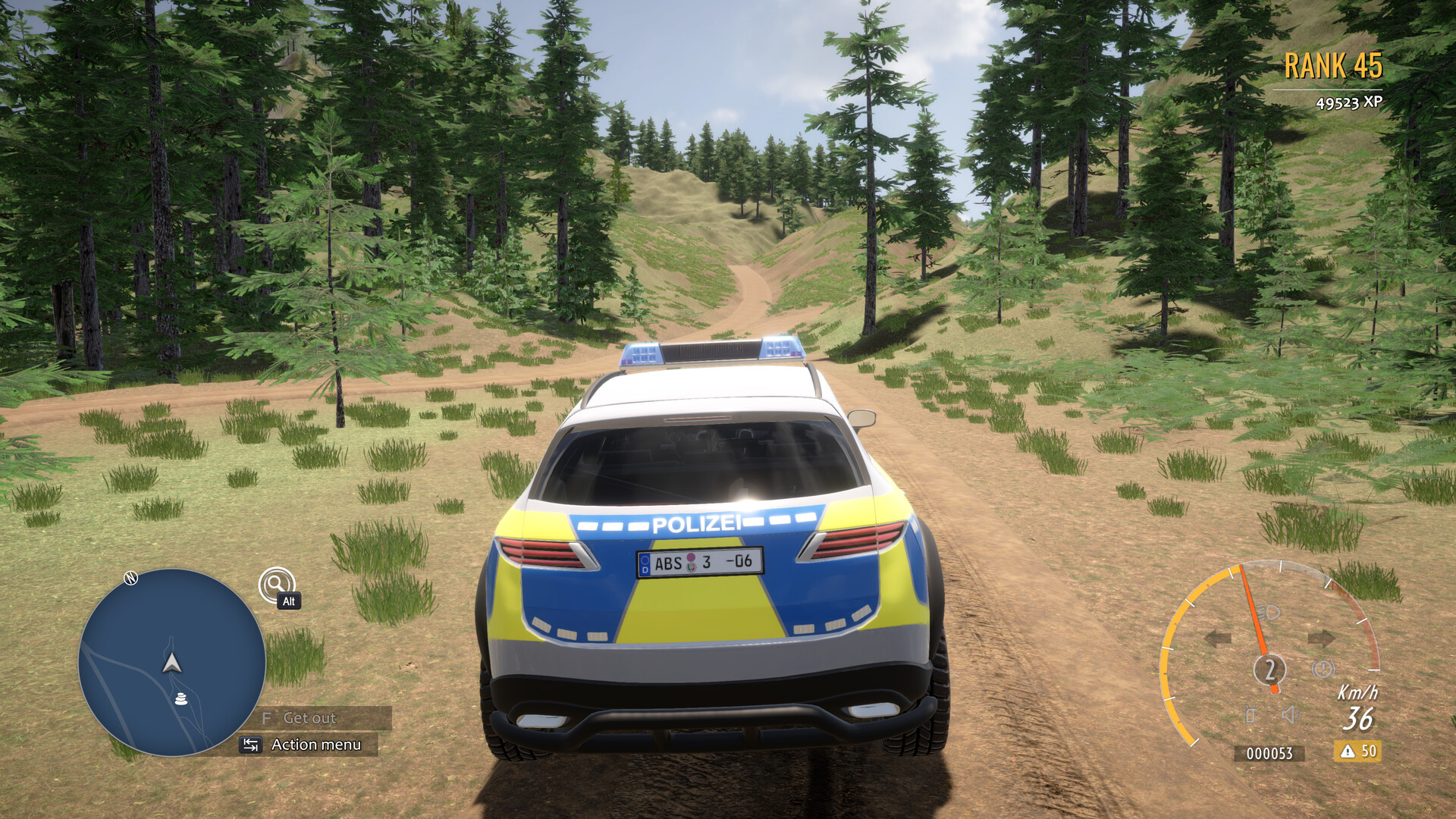
Task: Click the yellow 50 speed limit warning badge
Action: click(x=1358, y=752)
